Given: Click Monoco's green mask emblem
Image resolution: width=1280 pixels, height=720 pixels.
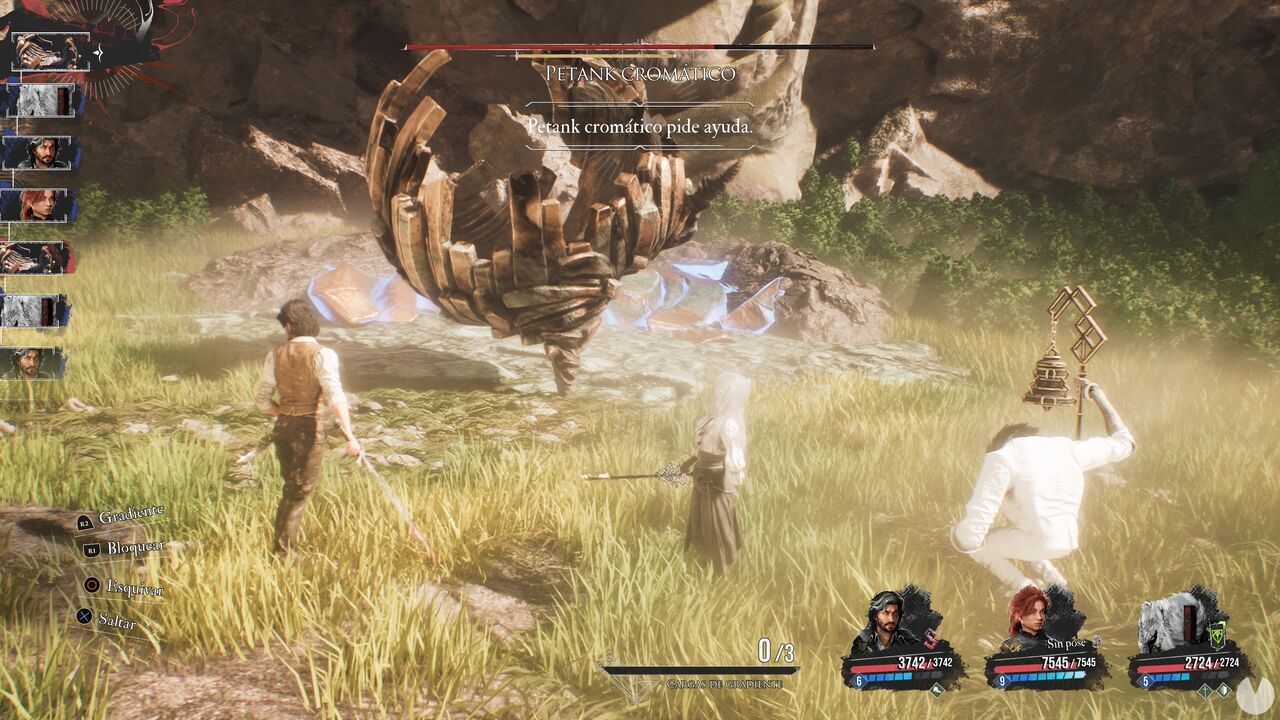Looking at the screenshot, I should pos(1218,637).
